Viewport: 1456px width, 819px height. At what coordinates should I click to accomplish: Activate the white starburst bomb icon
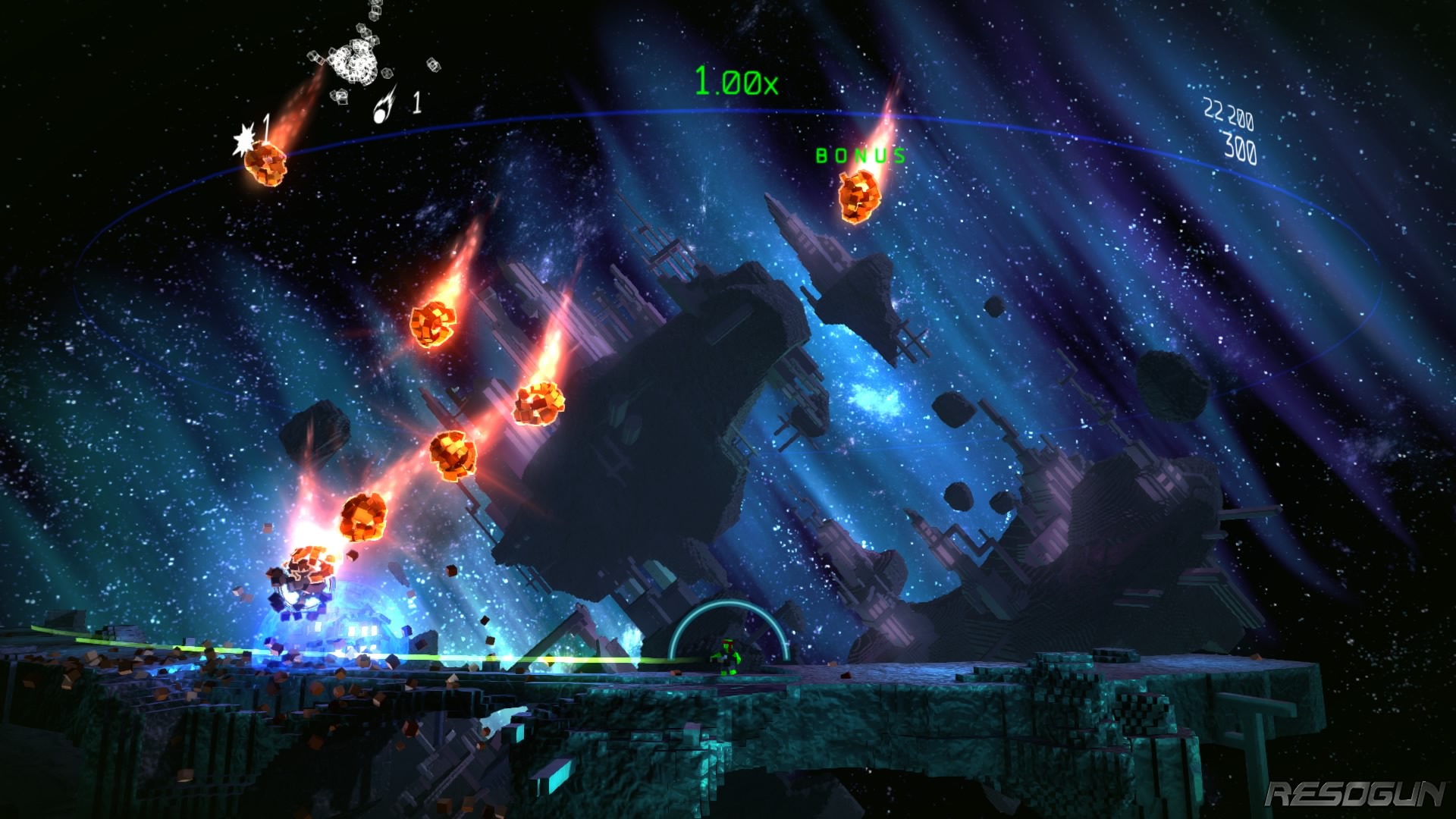pyautogui.click(x=244, y=140)
